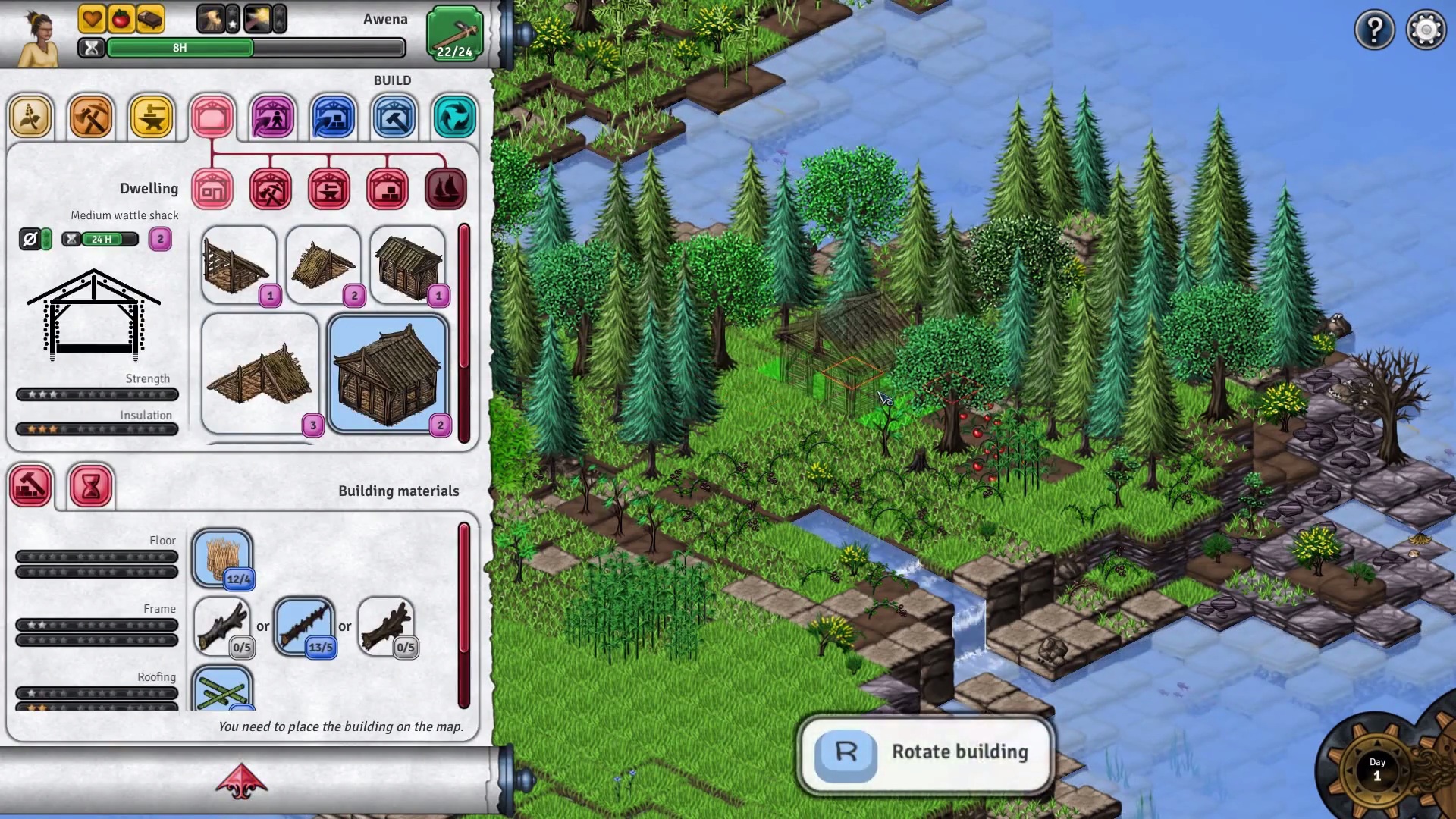Open the plant gathering build category
The image size is (1456, 819).
coord(30,118)
